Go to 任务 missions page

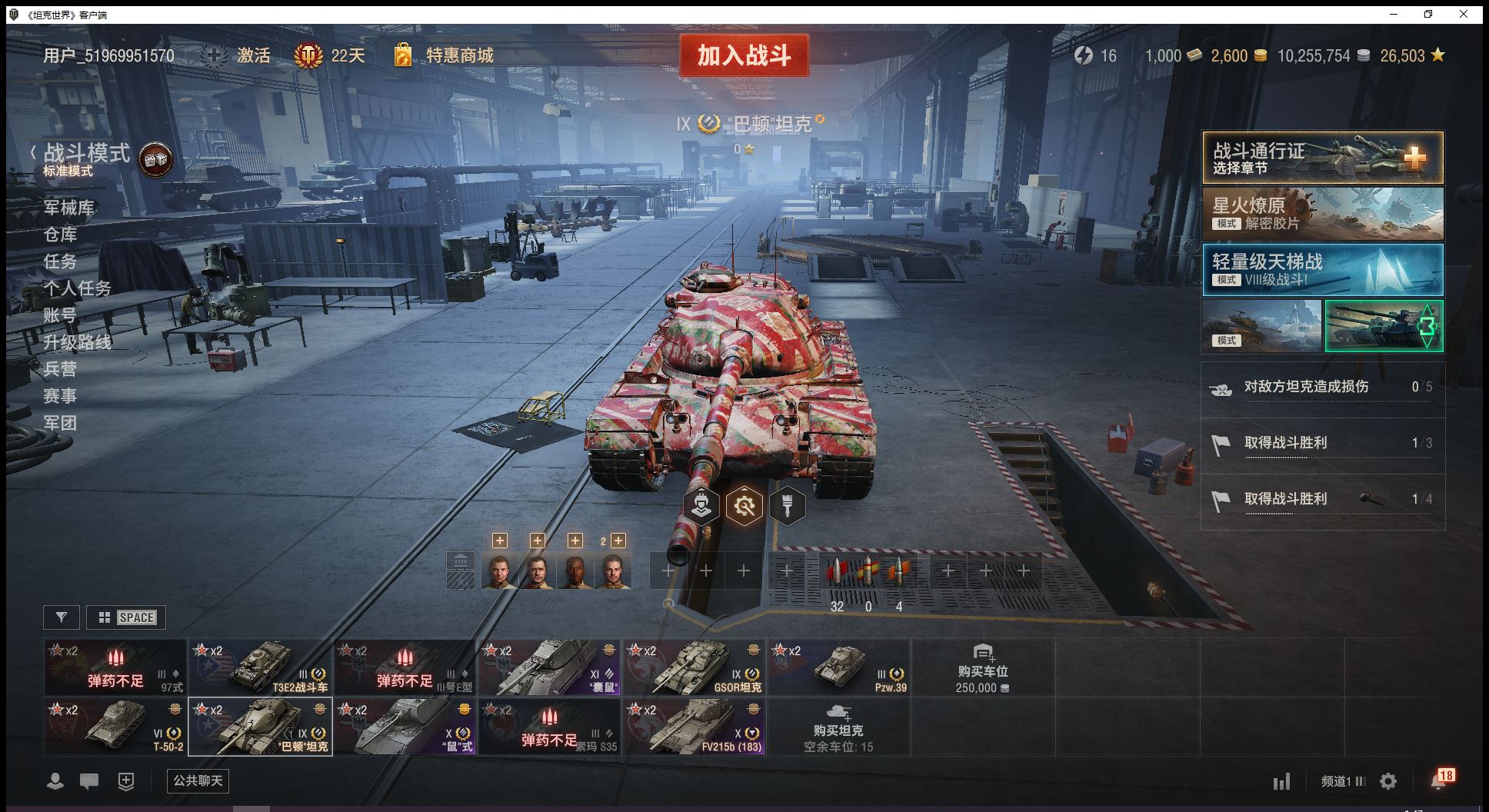(60, 261)
